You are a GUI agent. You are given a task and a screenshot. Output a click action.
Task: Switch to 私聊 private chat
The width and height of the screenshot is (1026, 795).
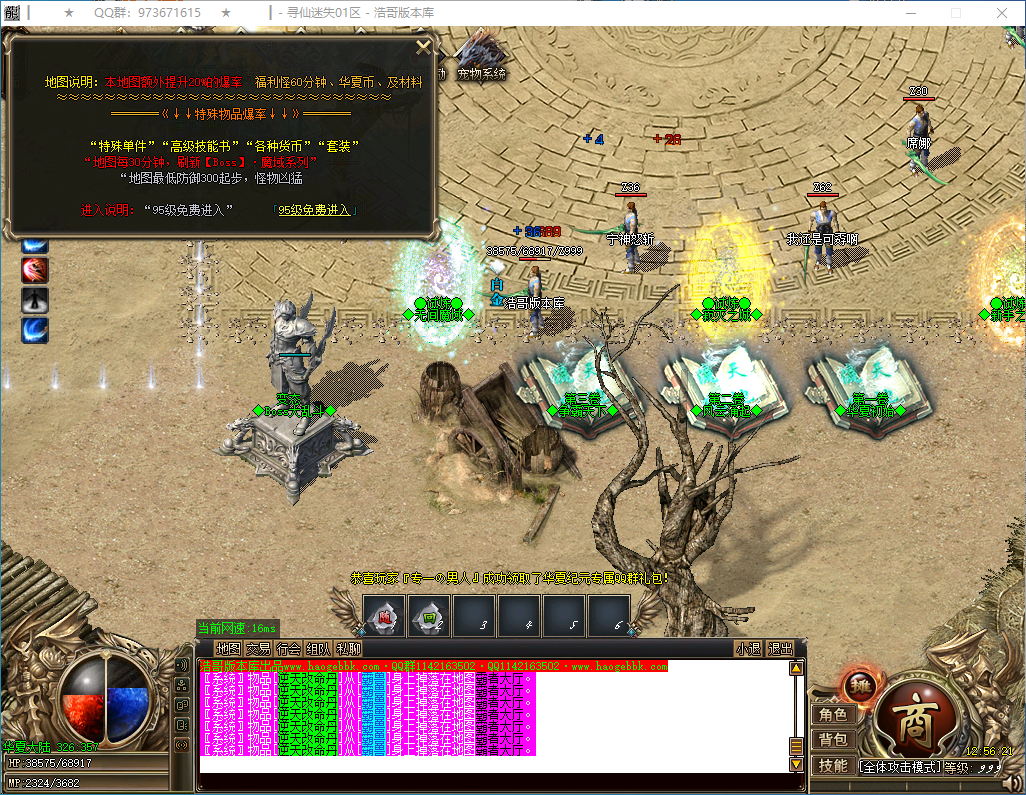click(x=349, y=649)
